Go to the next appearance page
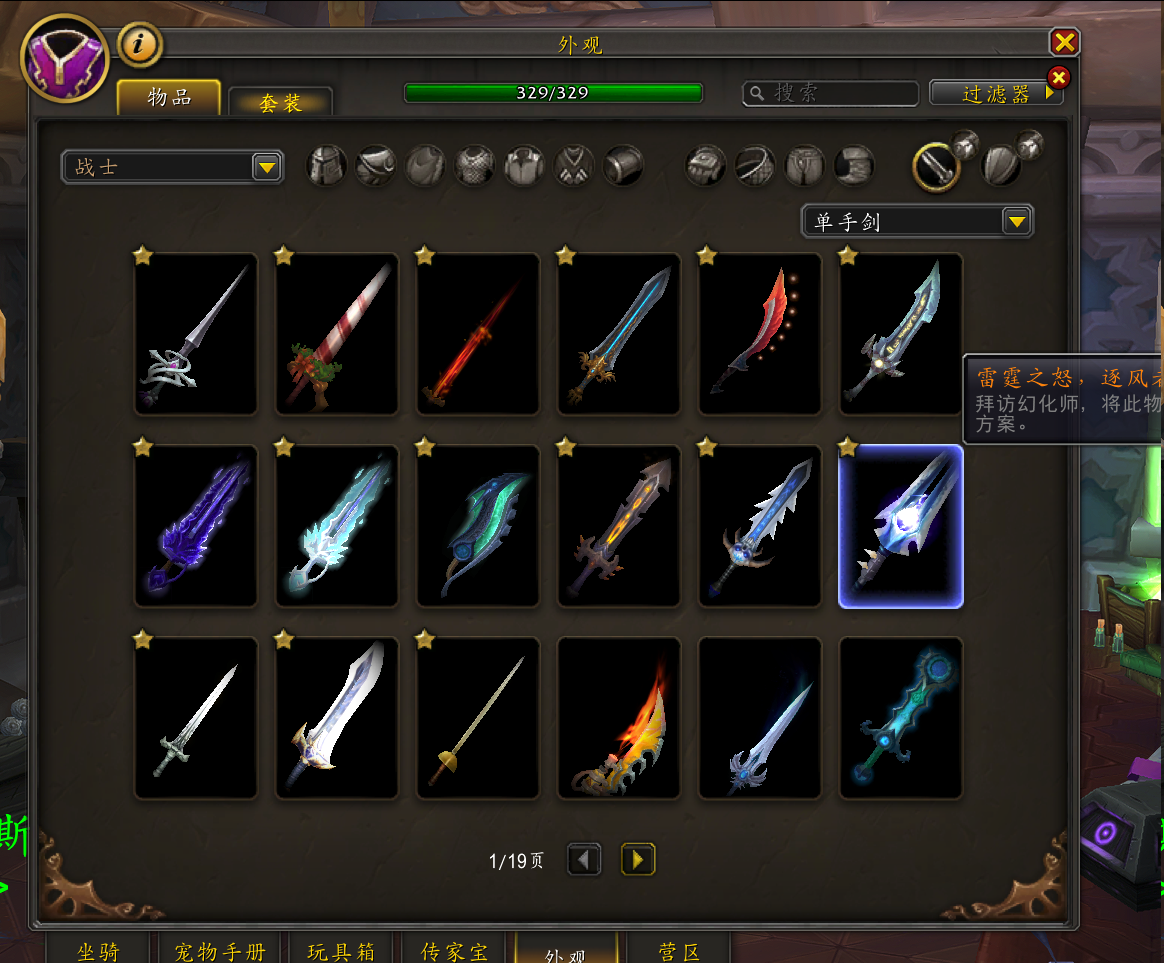The width and height of the screenshot is (1164, 963). click(638, 859)
